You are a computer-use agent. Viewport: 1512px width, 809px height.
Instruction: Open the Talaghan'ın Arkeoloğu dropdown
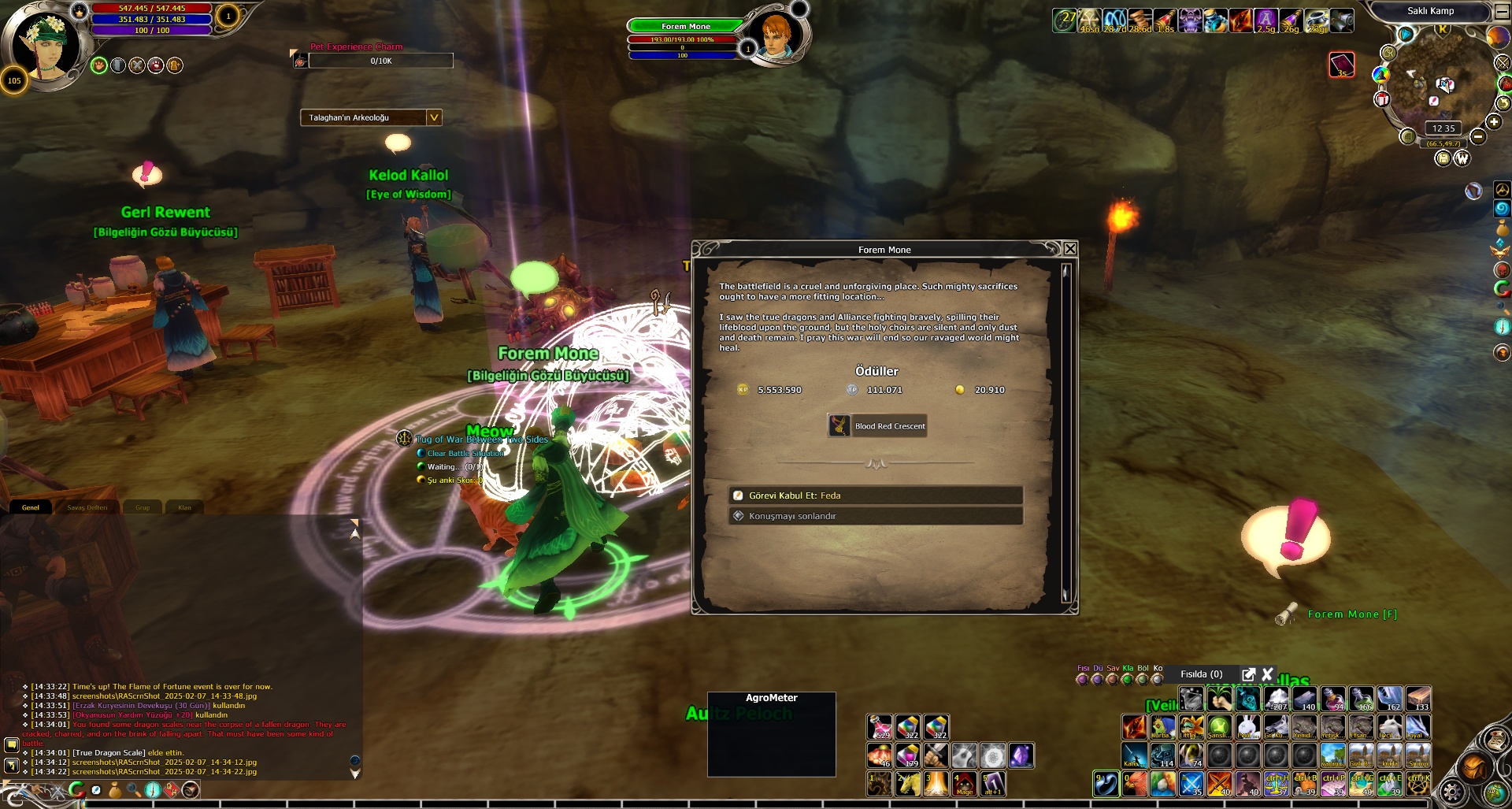433,117
